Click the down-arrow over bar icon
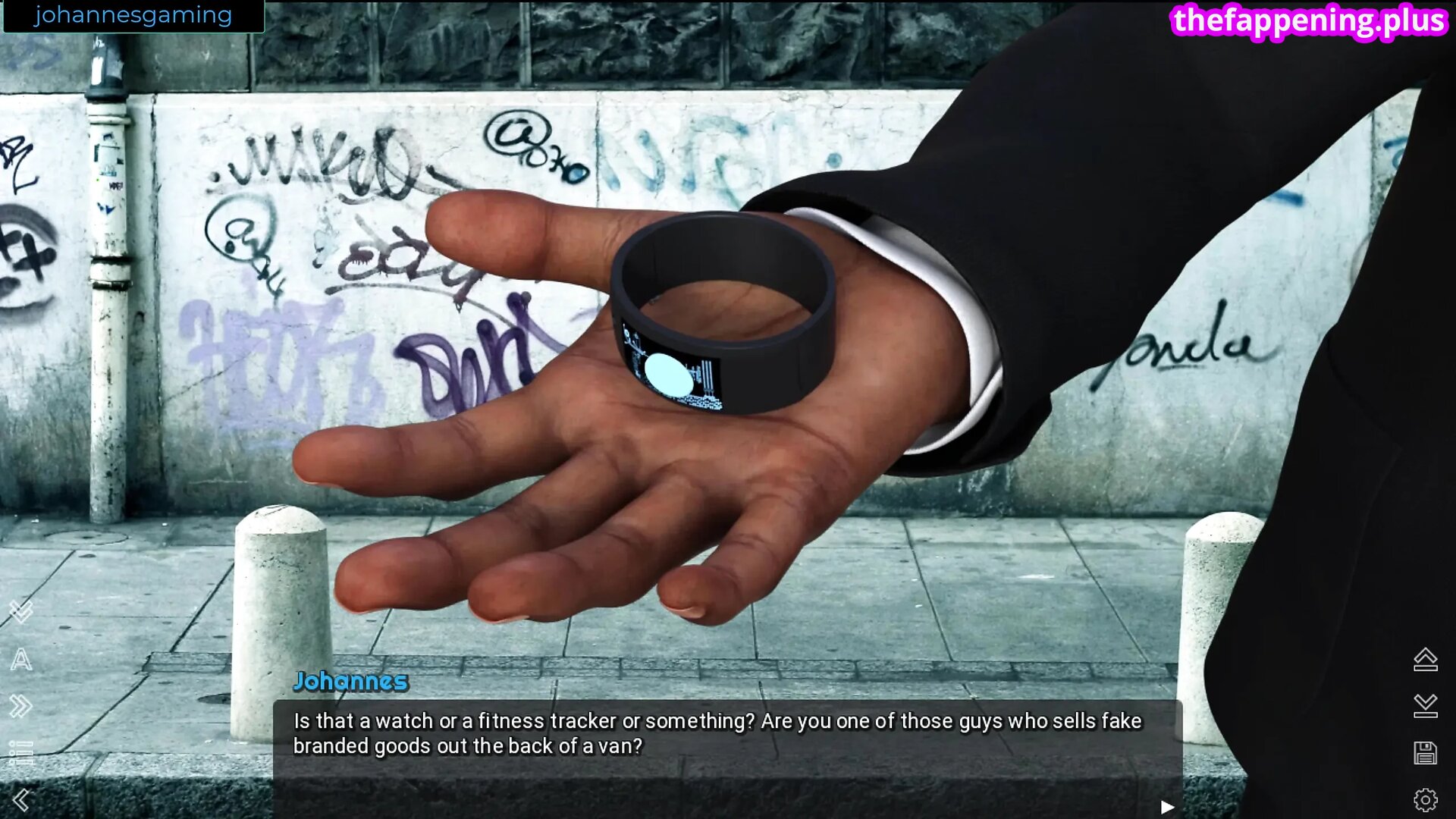This screenshot has width=1456, height=819. point(1426,706)
